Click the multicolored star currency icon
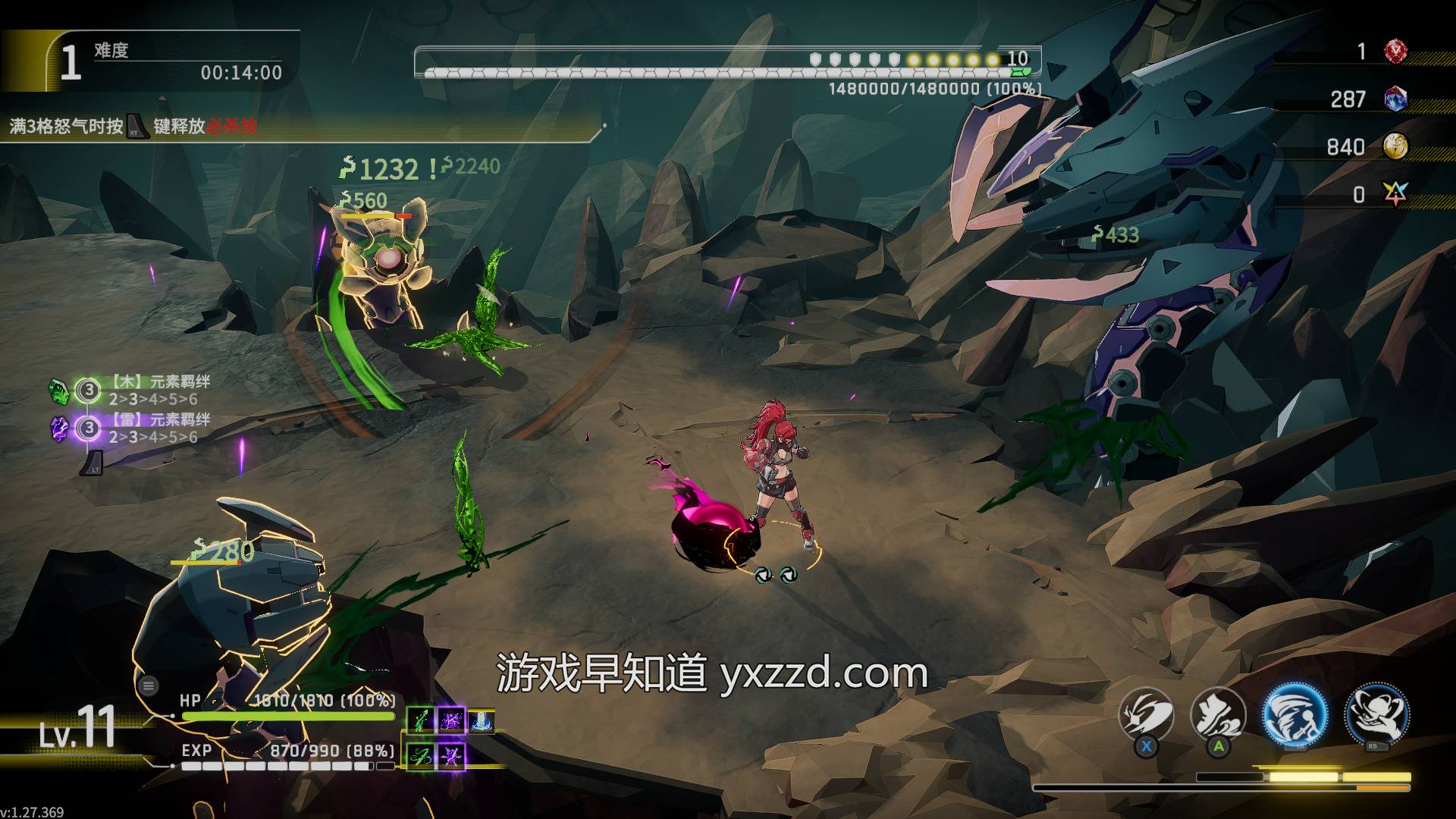This screenshot has width=1456, height=819. [1395, 194]
